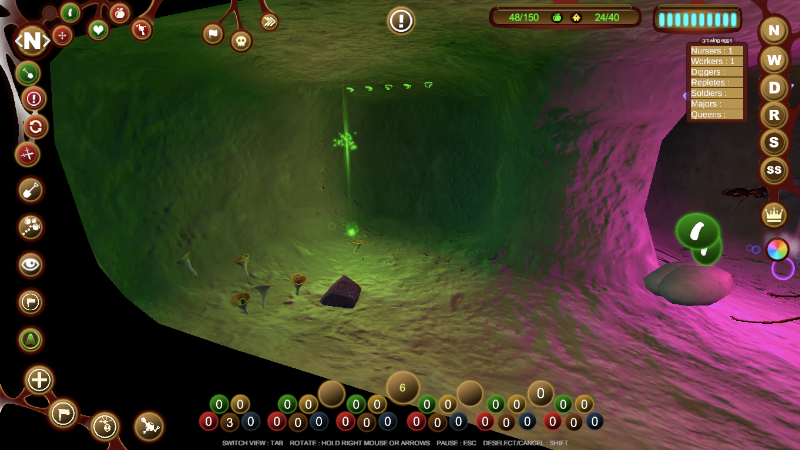Pick the SS caste button
The width and height of the screenshot is (800, 450).
point(774,171)
